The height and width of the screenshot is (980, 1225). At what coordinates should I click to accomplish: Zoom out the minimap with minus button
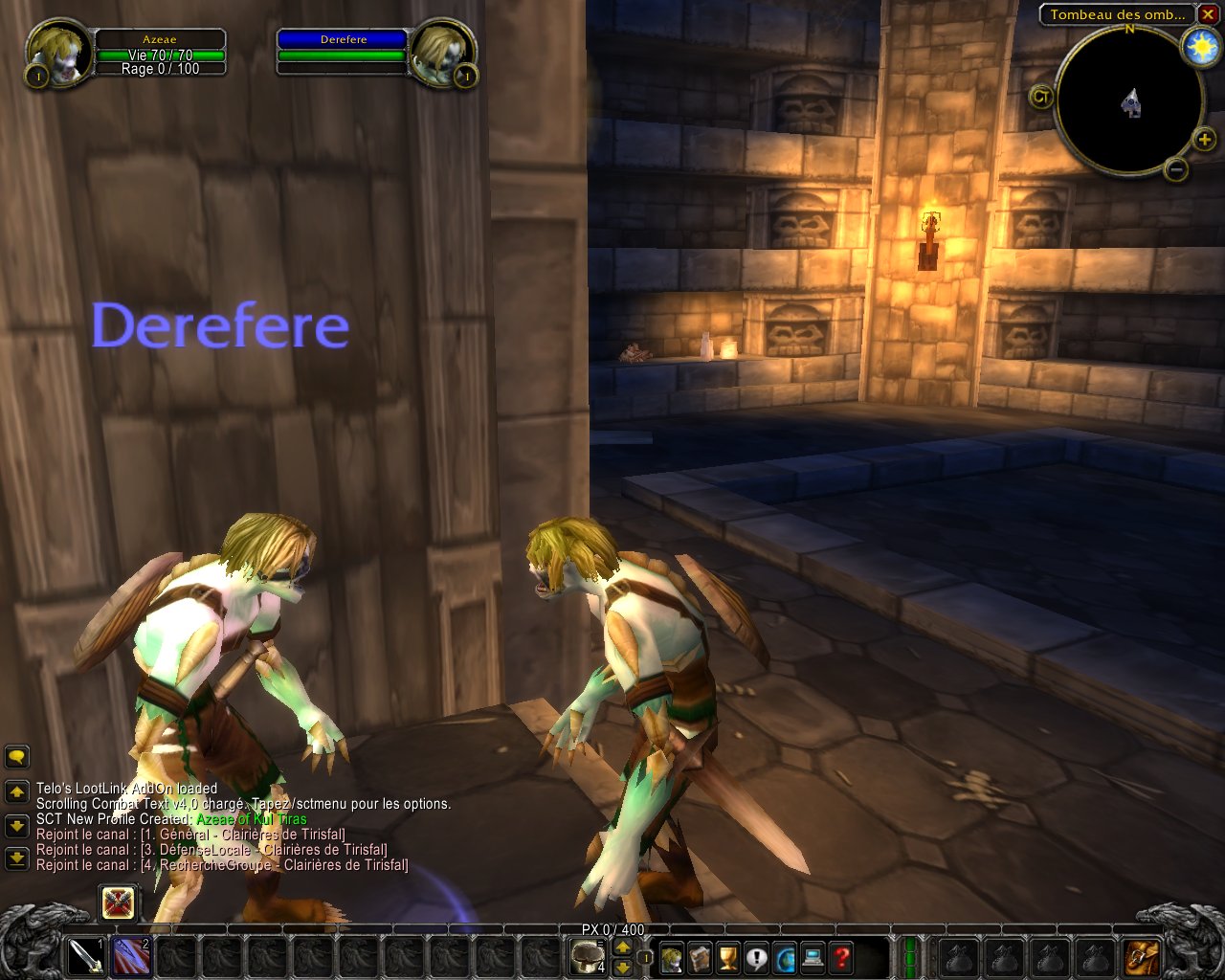tap(1177, 169)
